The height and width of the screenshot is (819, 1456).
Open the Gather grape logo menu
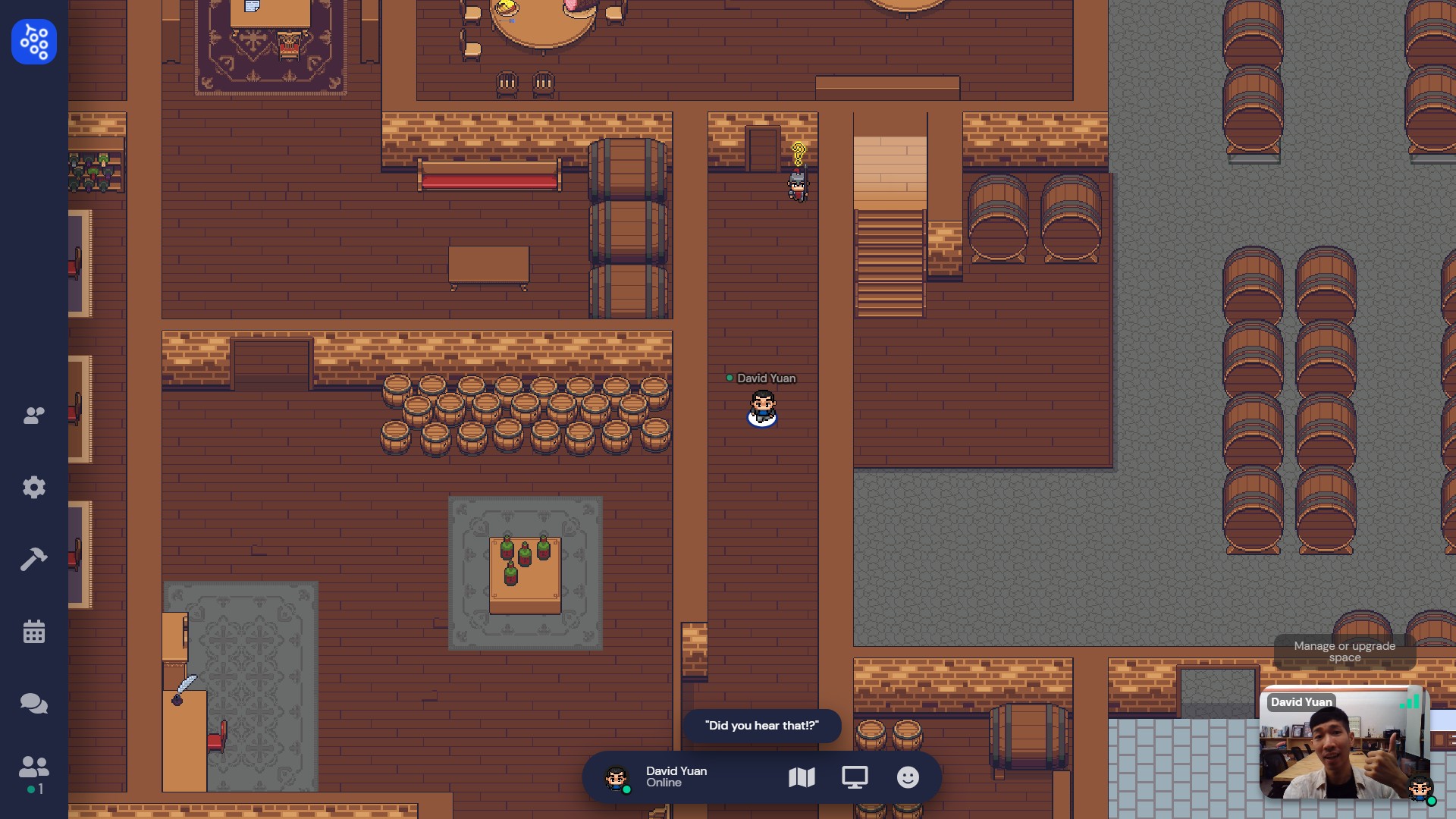pos(34,42)
